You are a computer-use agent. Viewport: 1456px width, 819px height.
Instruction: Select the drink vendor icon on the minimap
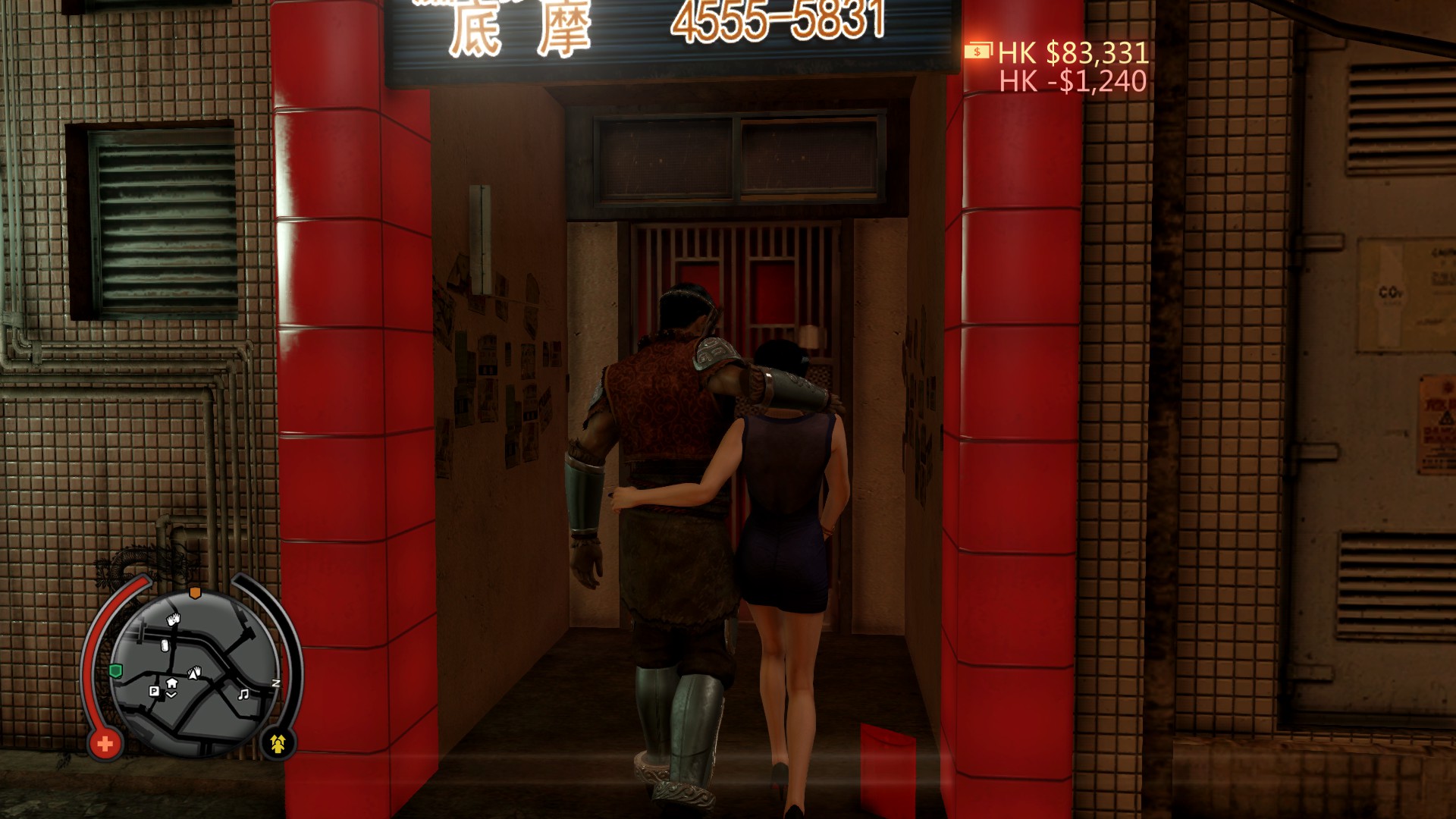(x=165, y=645)
